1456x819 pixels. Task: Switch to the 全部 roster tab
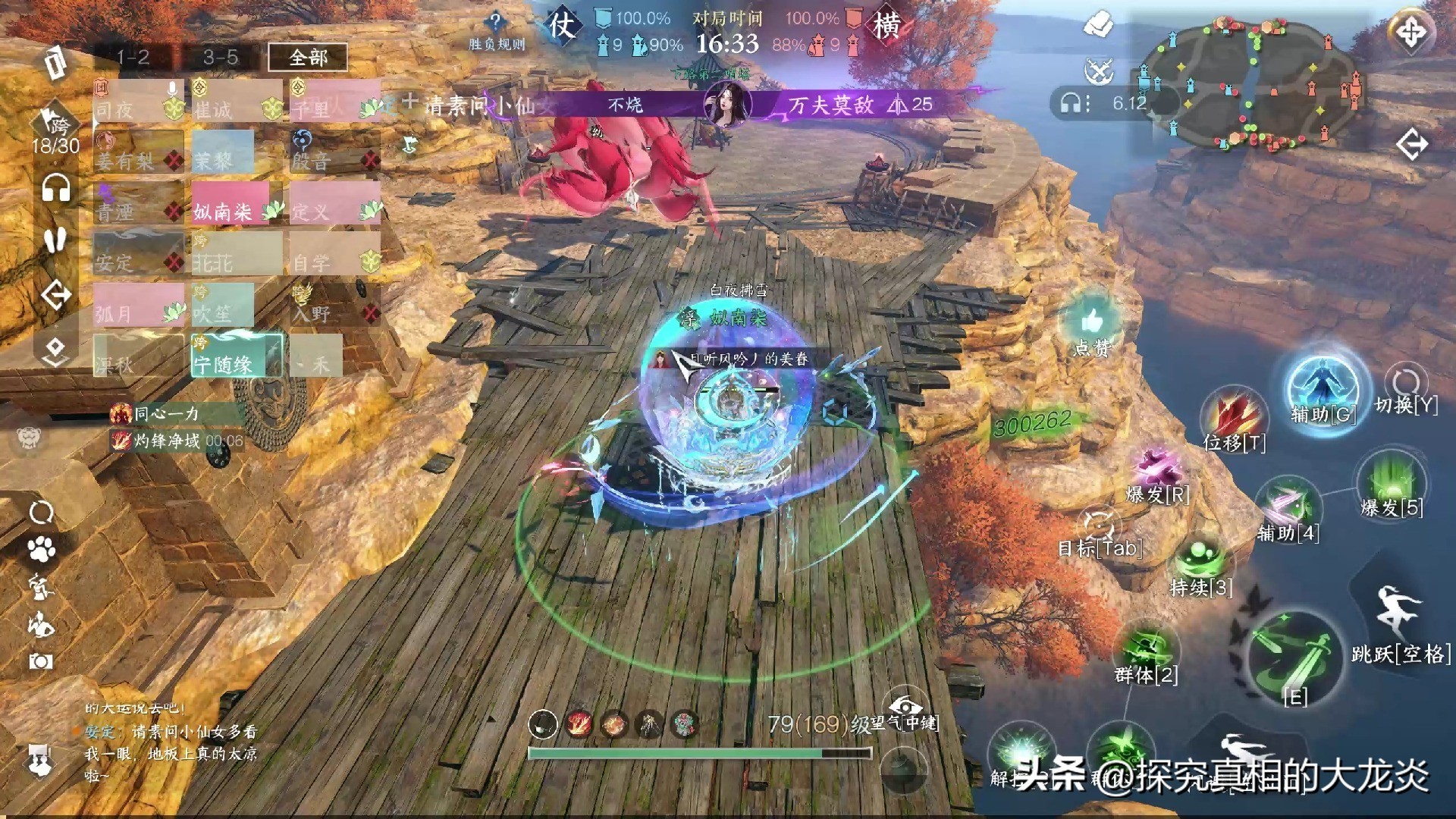(x=308, y=57)
